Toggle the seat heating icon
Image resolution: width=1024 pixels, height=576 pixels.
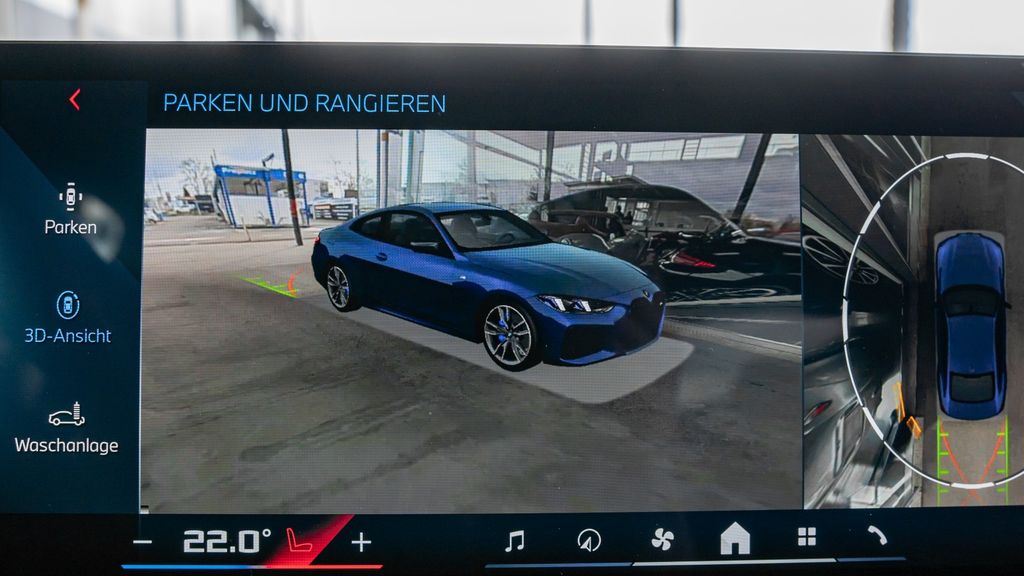pyautogui.click(x=298, y=541)
